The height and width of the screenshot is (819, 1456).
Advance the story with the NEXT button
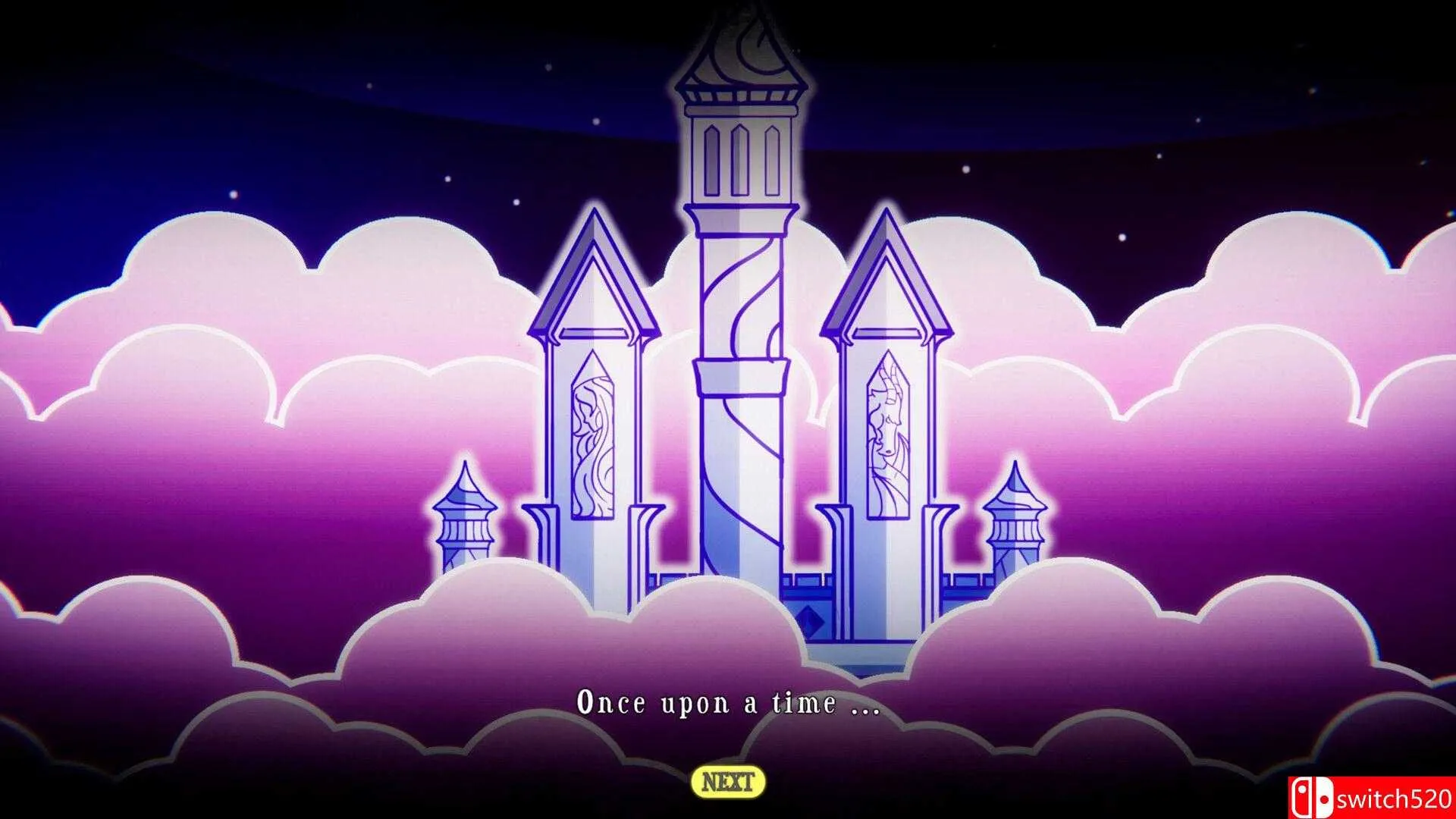[x=728, y=782]
